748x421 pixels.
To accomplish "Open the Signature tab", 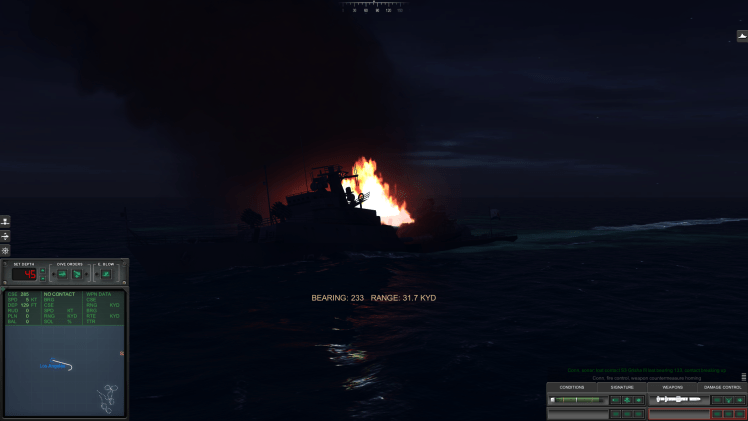I will point(622,387).
